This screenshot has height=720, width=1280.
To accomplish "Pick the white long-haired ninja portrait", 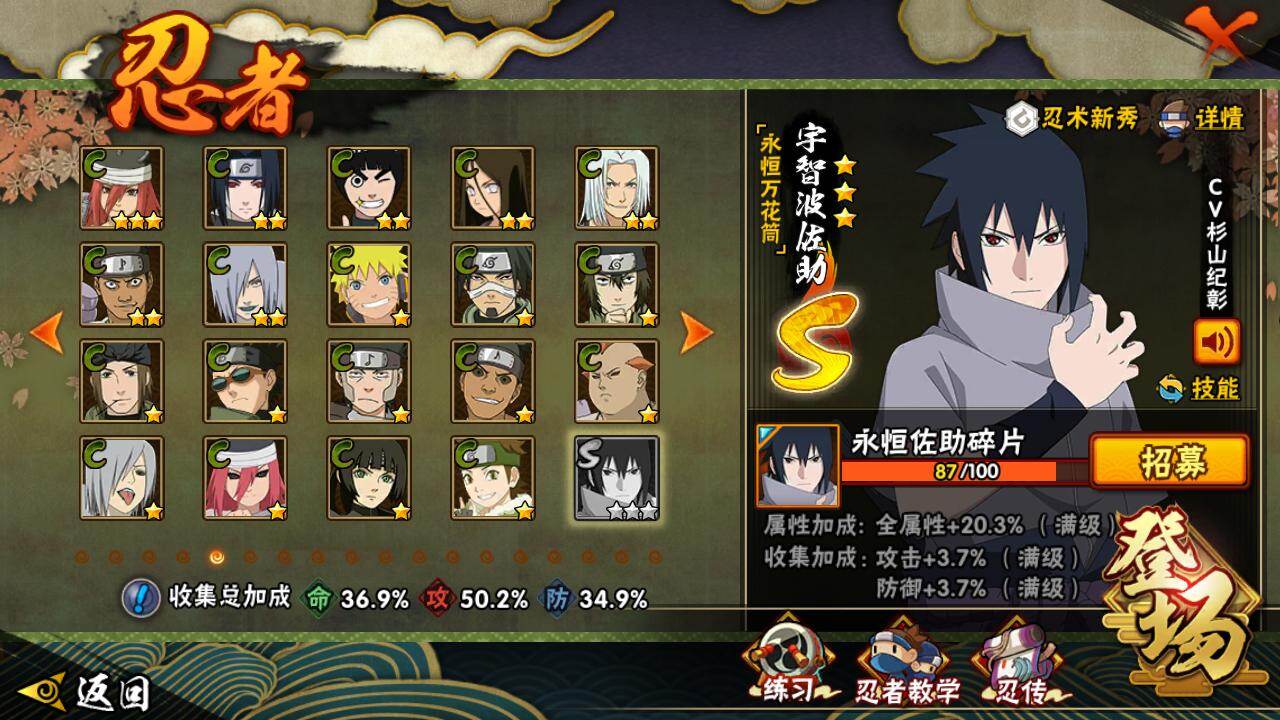I will (x=617, y=188).
